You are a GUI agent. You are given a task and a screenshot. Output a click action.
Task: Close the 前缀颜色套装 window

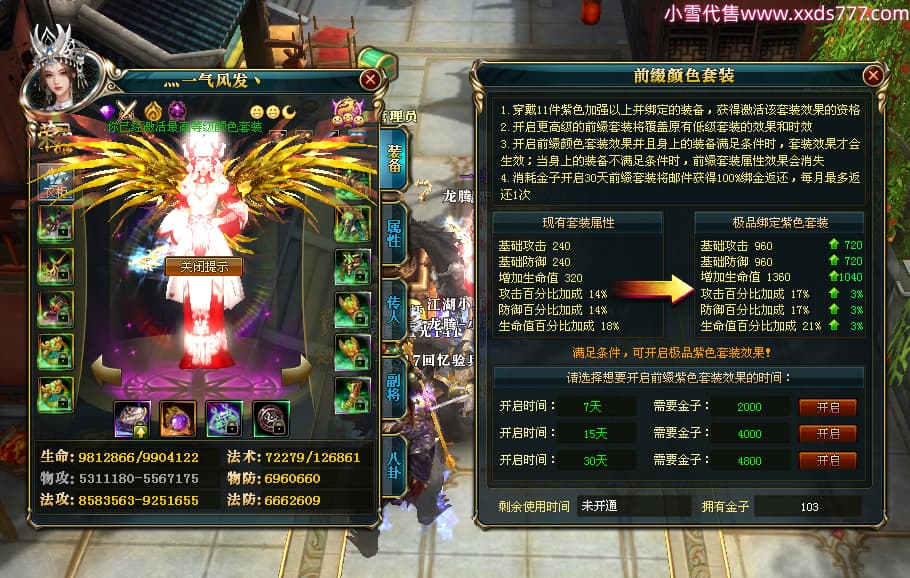(873, 76)
